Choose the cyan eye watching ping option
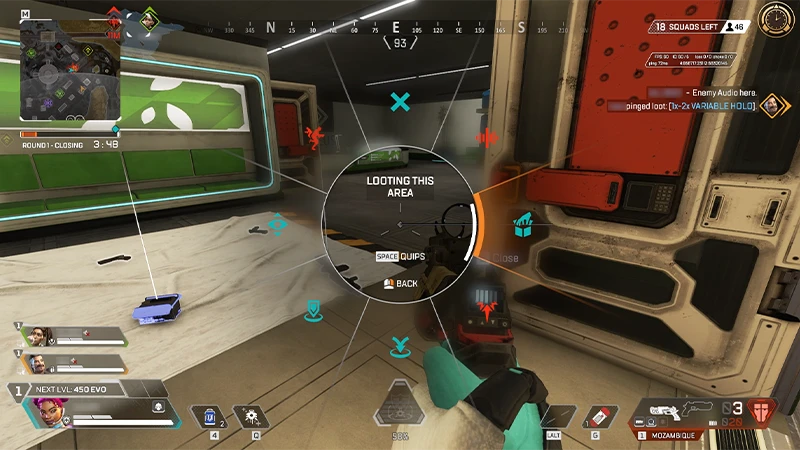 pos(279,226)
